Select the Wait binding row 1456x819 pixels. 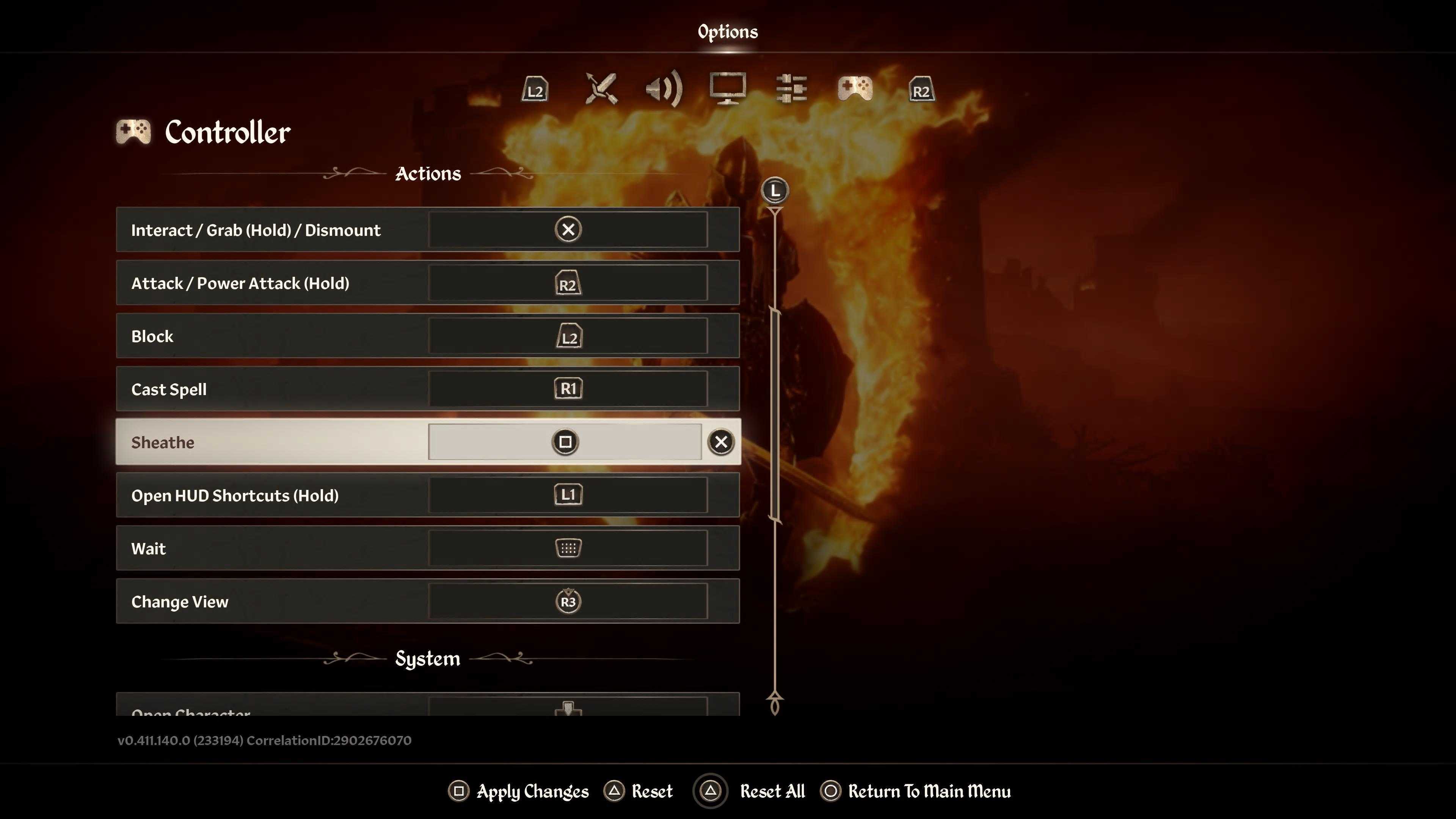point(427,548)
